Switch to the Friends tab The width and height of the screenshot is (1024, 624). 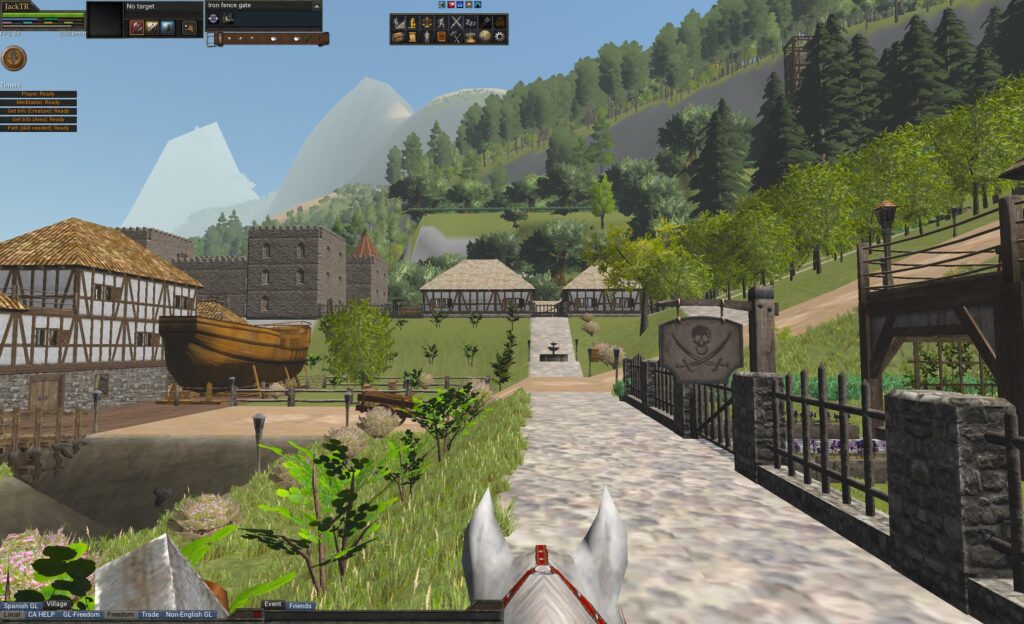coord(300,606)
